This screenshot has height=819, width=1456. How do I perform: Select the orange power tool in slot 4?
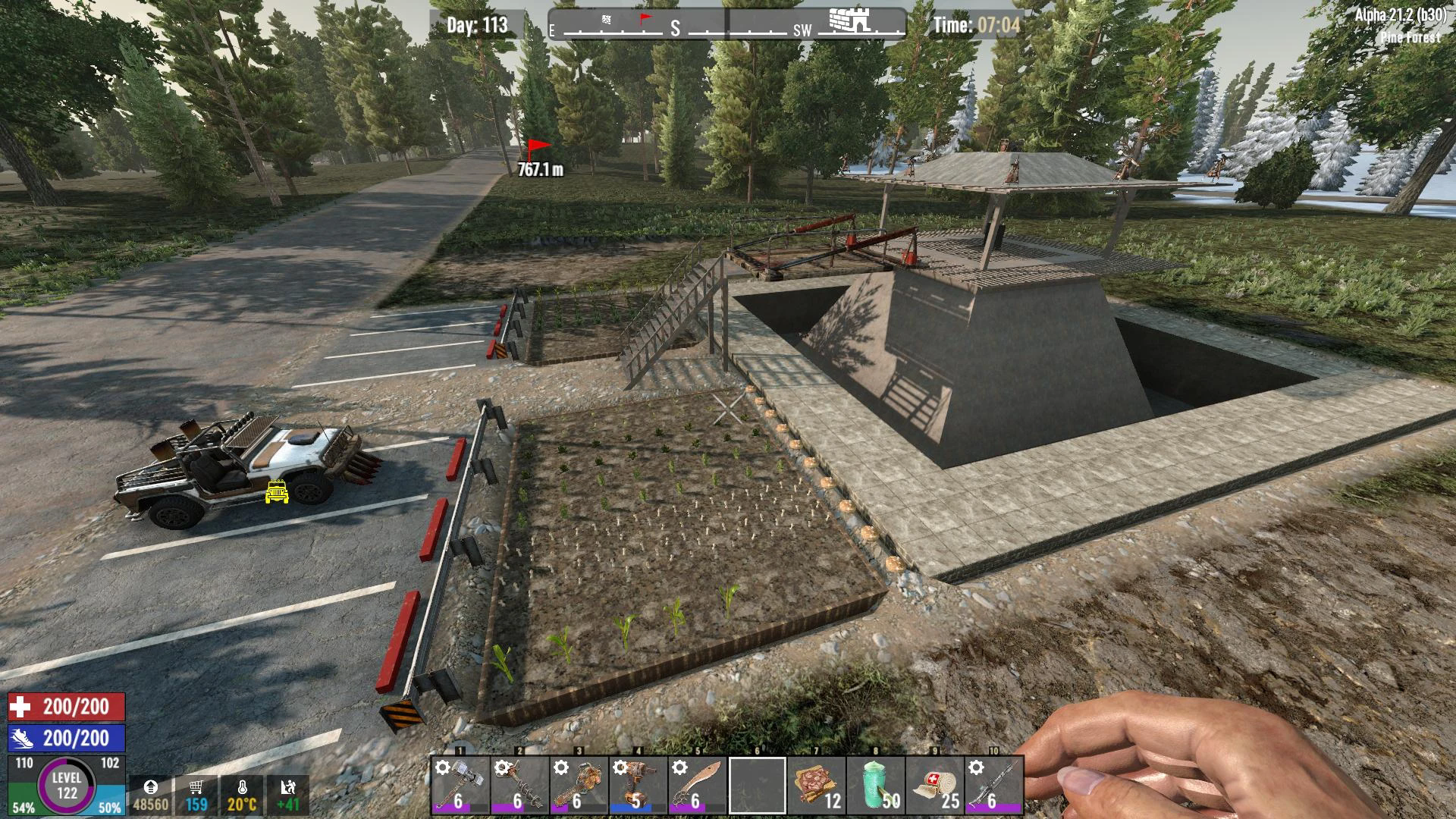point(637,786)
